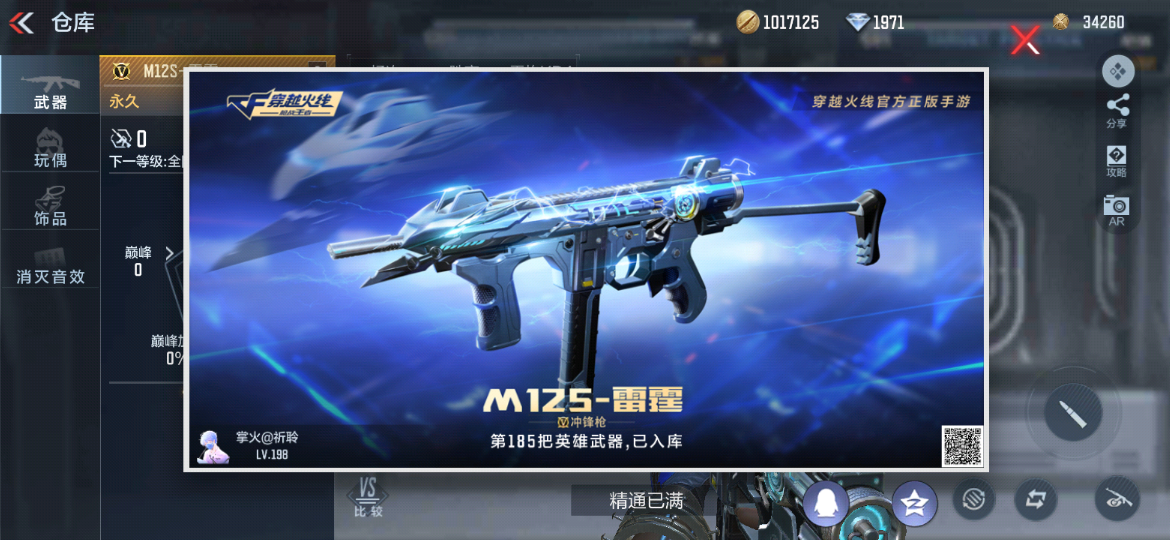This screenshot has height=540, width=1170.
Task: Open the VS 比较 compare button
Action: (367, 497)
